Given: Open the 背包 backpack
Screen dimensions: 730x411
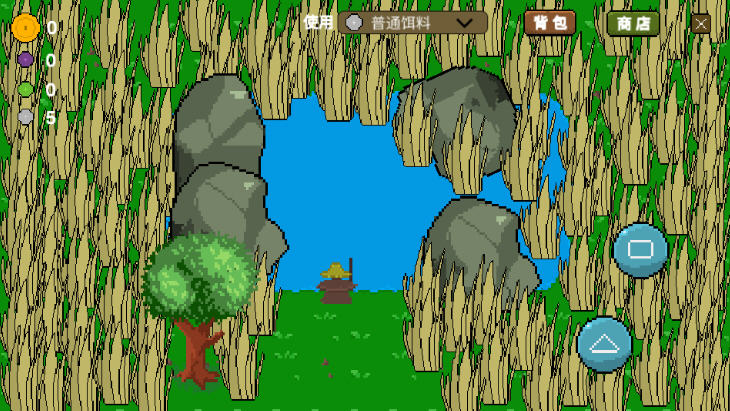Looking at the screenshot, I should coord(549,22).
